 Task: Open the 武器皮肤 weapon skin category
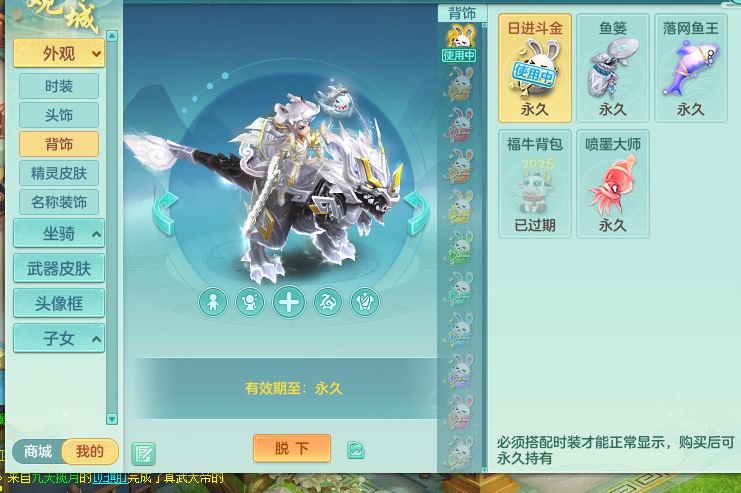click(59, 268)
